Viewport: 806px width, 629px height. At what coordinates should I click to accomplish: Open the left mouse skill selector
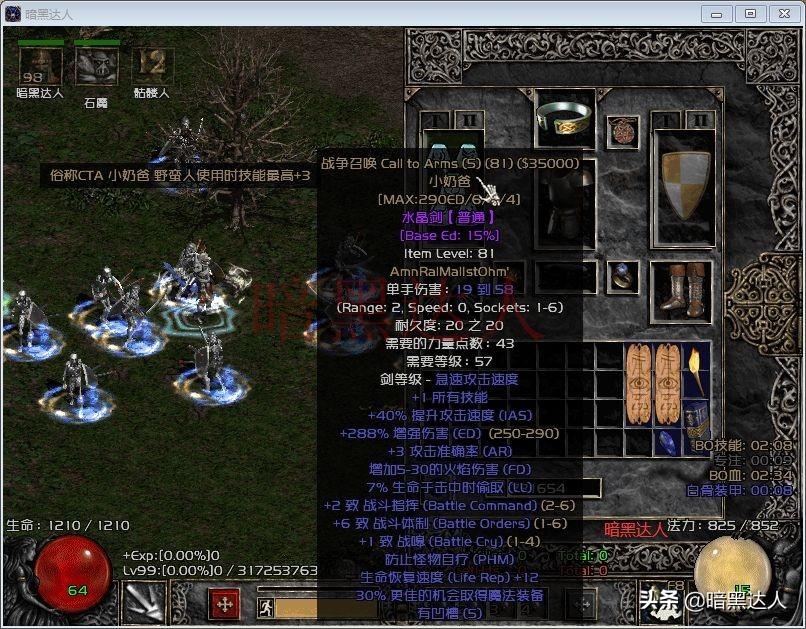[139, 603]
